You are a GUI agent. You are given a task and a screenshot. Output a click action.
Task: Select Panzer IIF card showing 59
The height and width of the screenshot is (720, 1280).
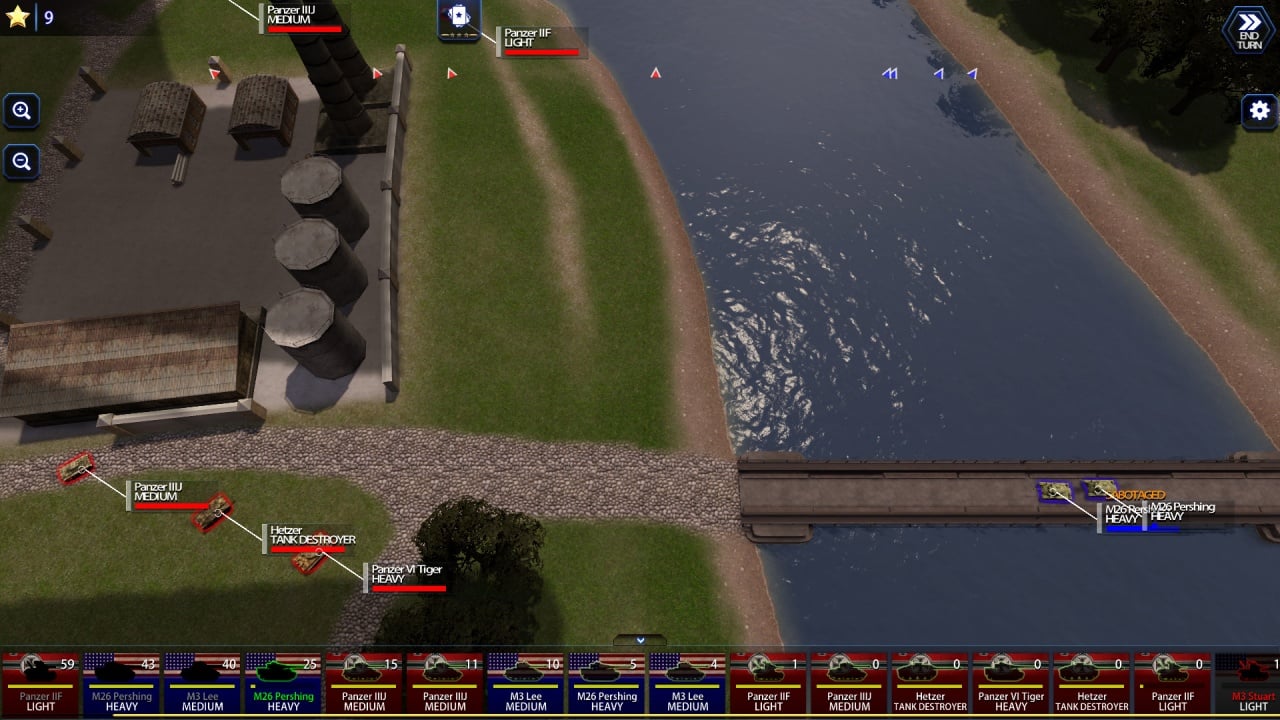coord(40,684)
